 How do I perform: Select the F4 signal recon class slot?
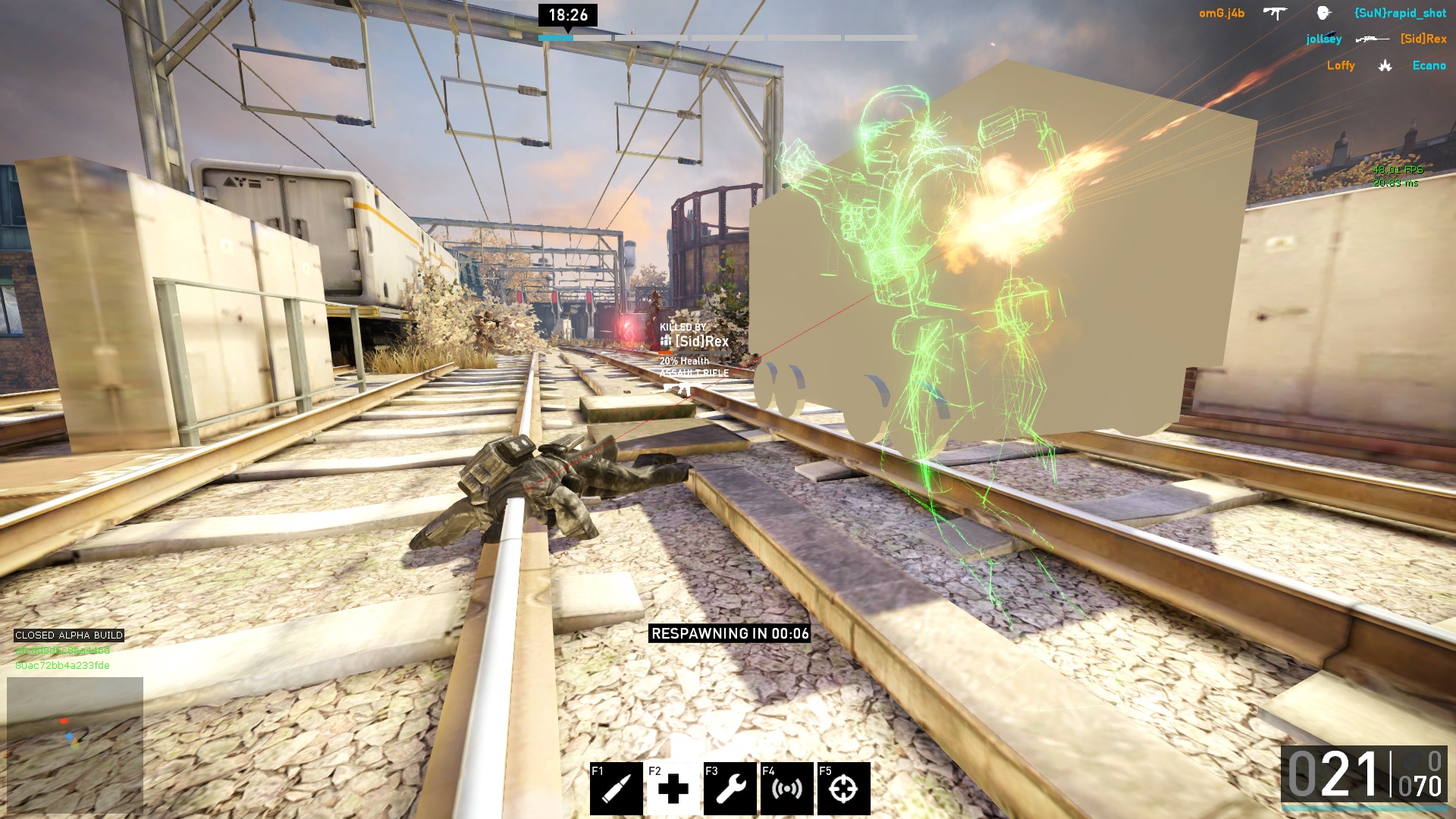tap(786, 789)
